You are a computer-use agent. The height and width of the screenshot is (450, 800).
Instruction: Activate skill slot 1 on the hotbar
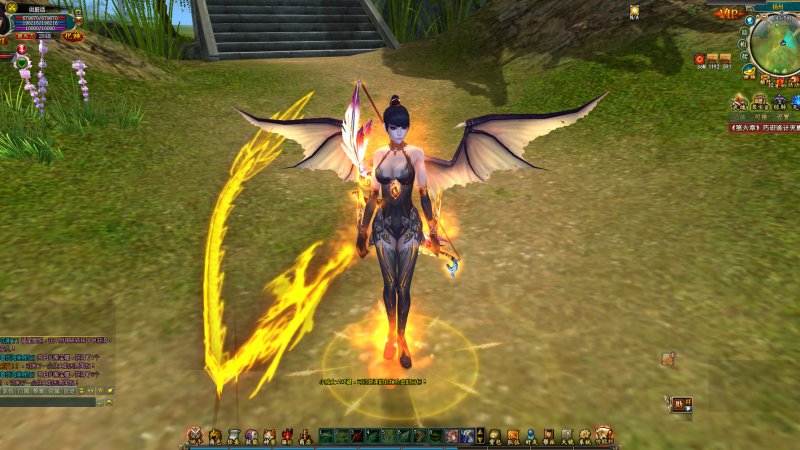pyautogui.click(x=327, y=435)
